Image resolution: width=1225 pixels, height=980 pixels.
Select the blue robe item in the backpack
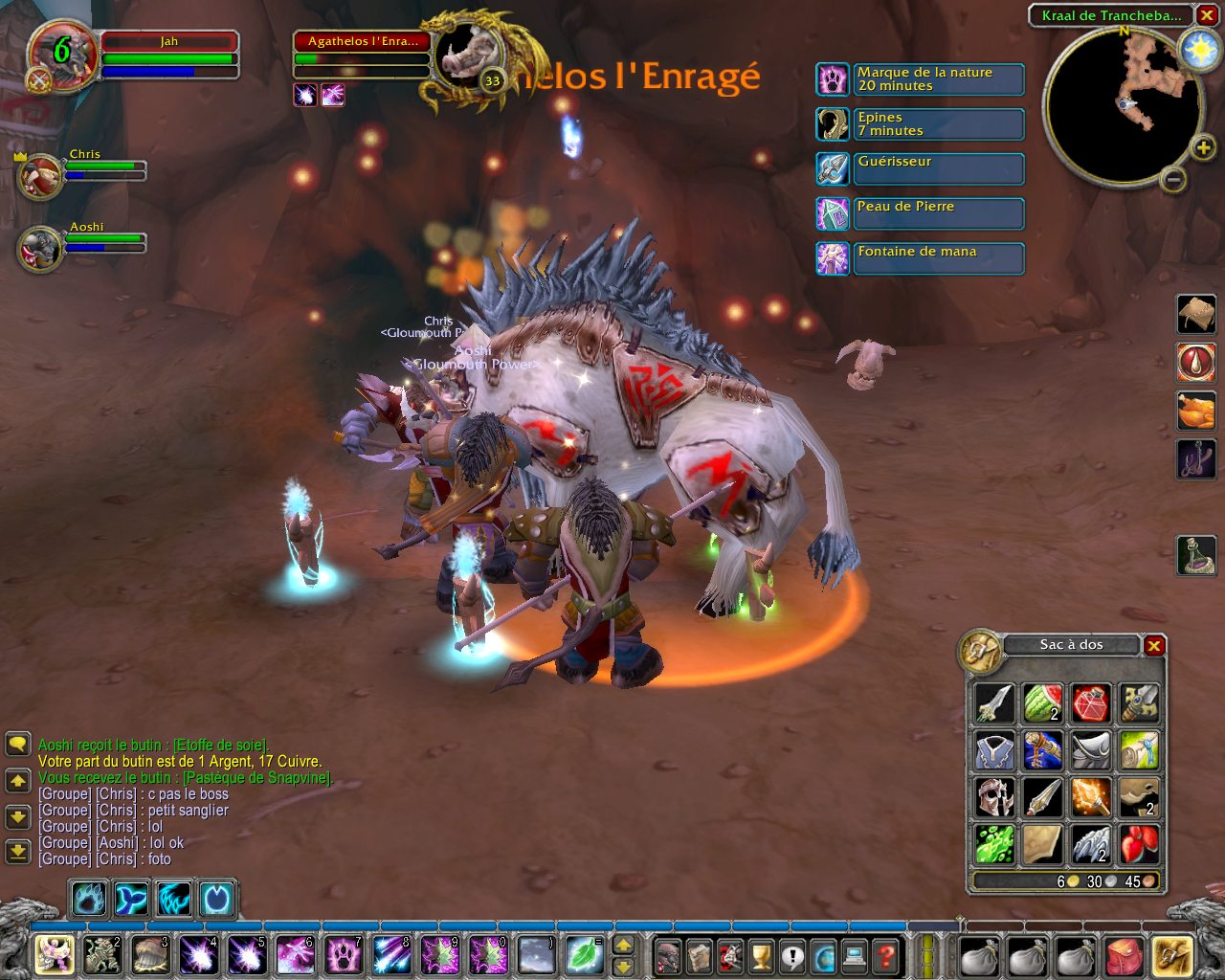[994, 750]
